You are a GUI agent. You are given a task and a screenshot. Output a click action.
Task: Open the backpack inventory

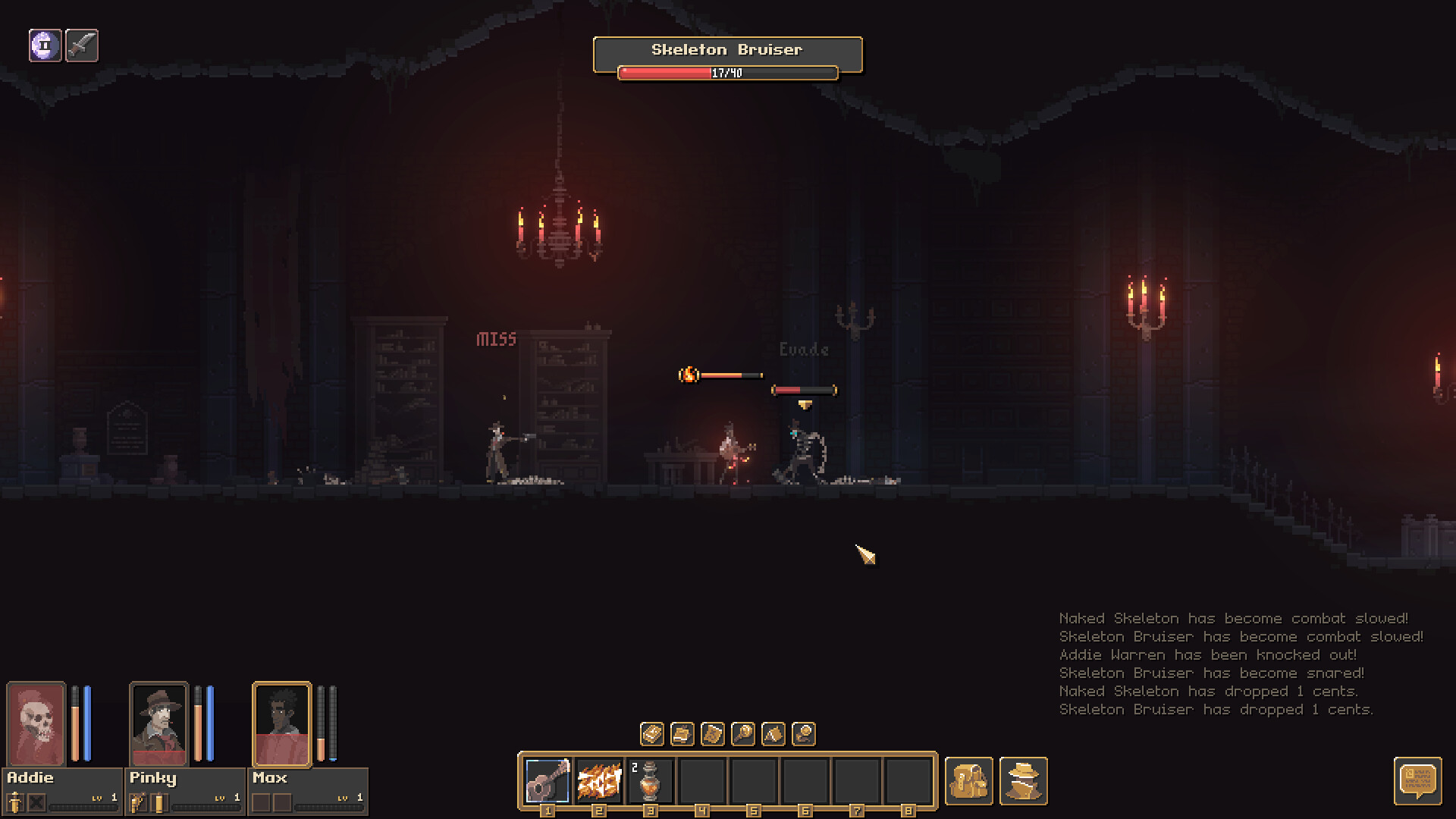968,780
